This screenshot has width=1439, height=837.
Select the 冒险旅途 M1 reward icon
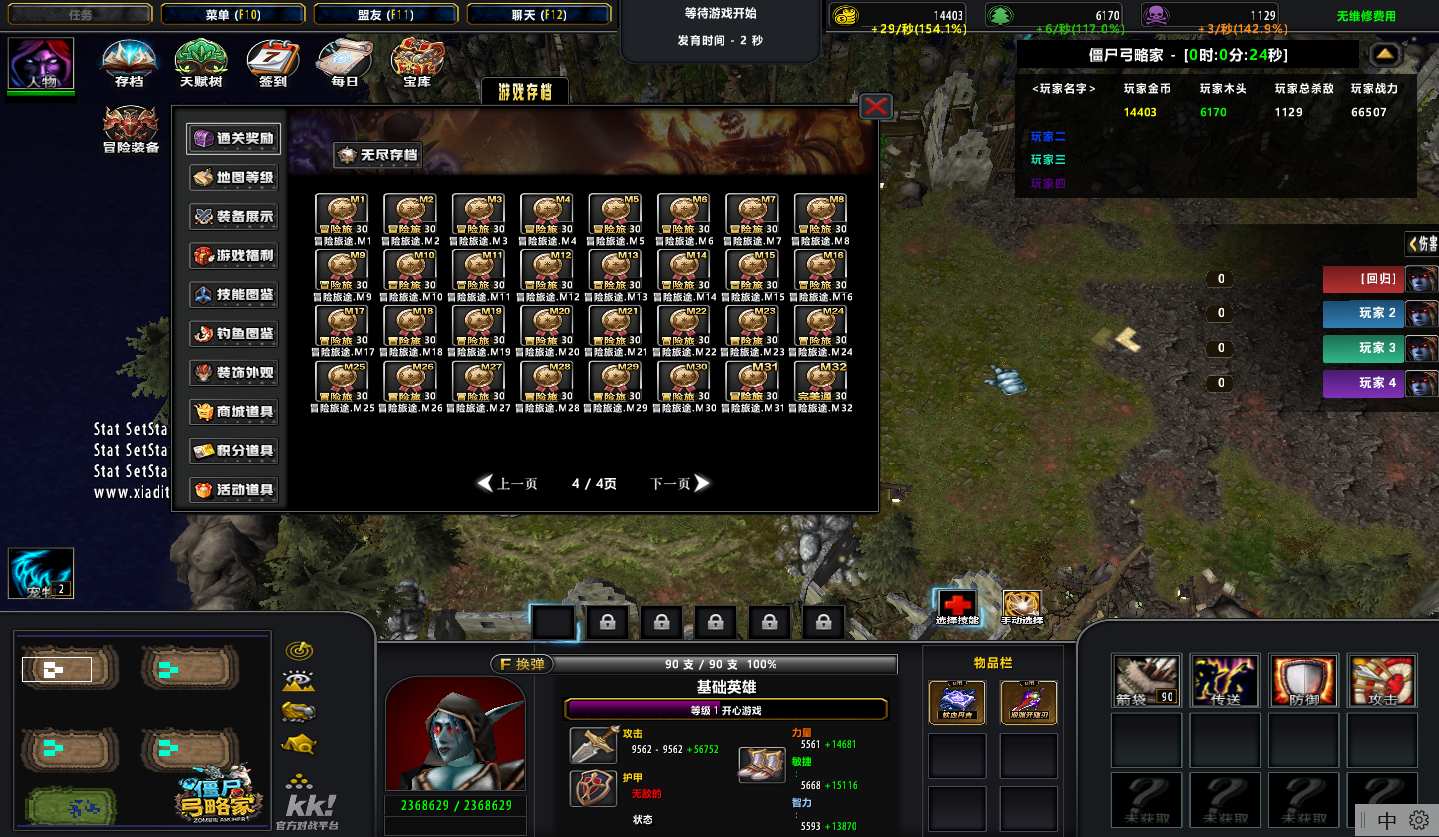tap(342, 214)
